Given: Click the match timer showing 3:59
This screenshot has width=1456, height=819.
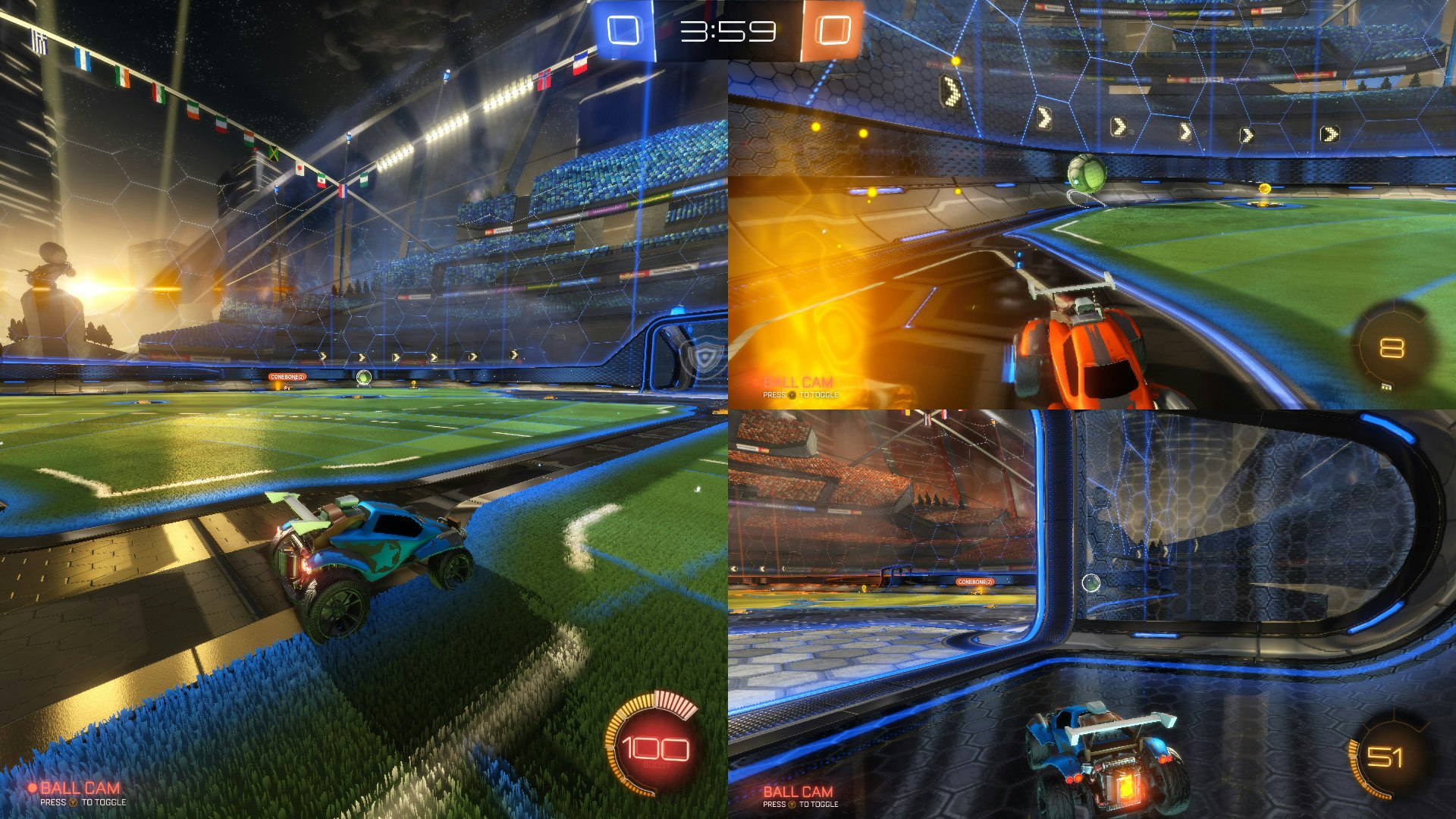Looking at the screenshot, I should coord(726,28).
